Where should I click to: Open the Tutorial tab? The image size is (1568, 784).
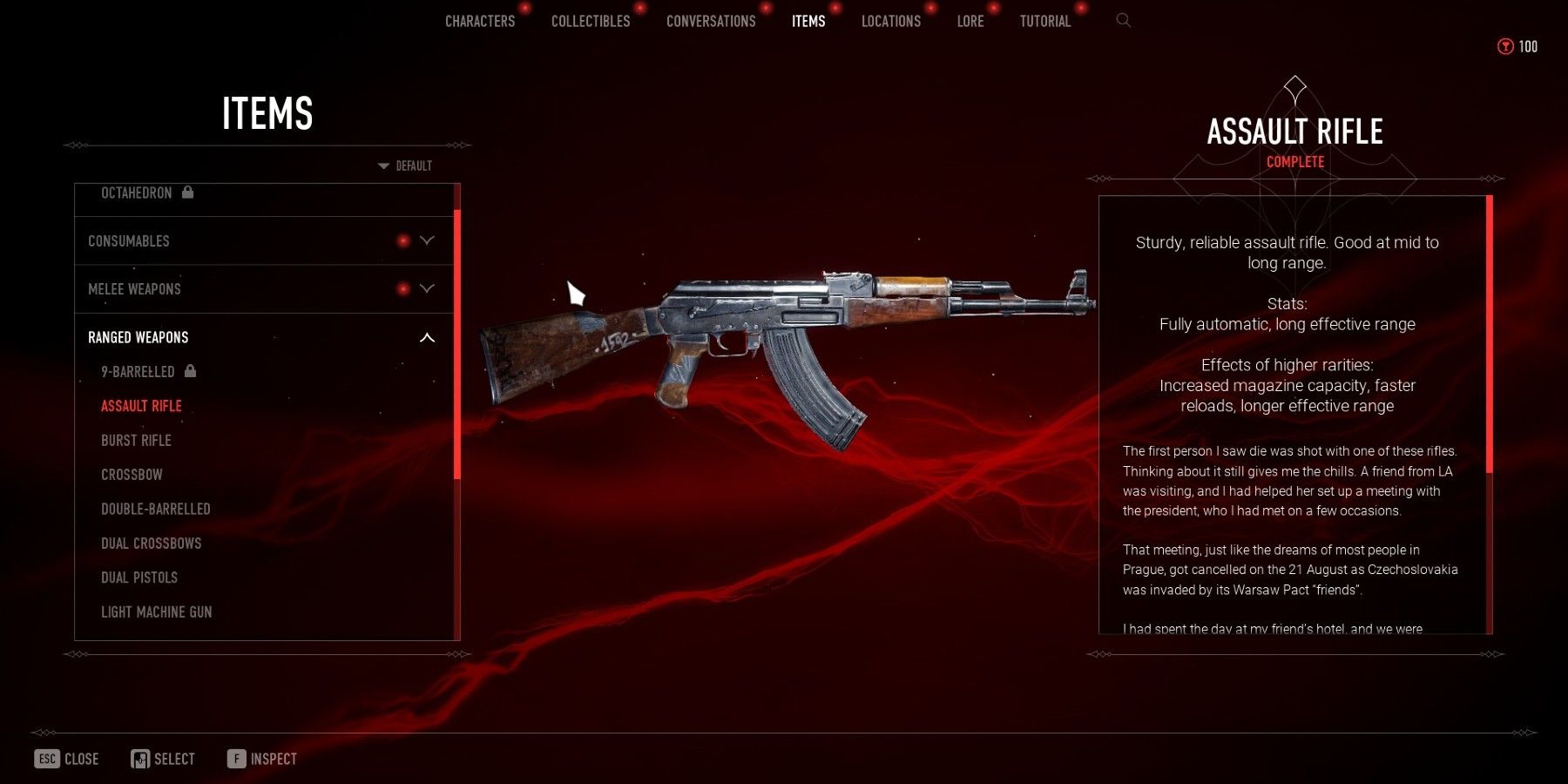click(x=1045, y=21)
